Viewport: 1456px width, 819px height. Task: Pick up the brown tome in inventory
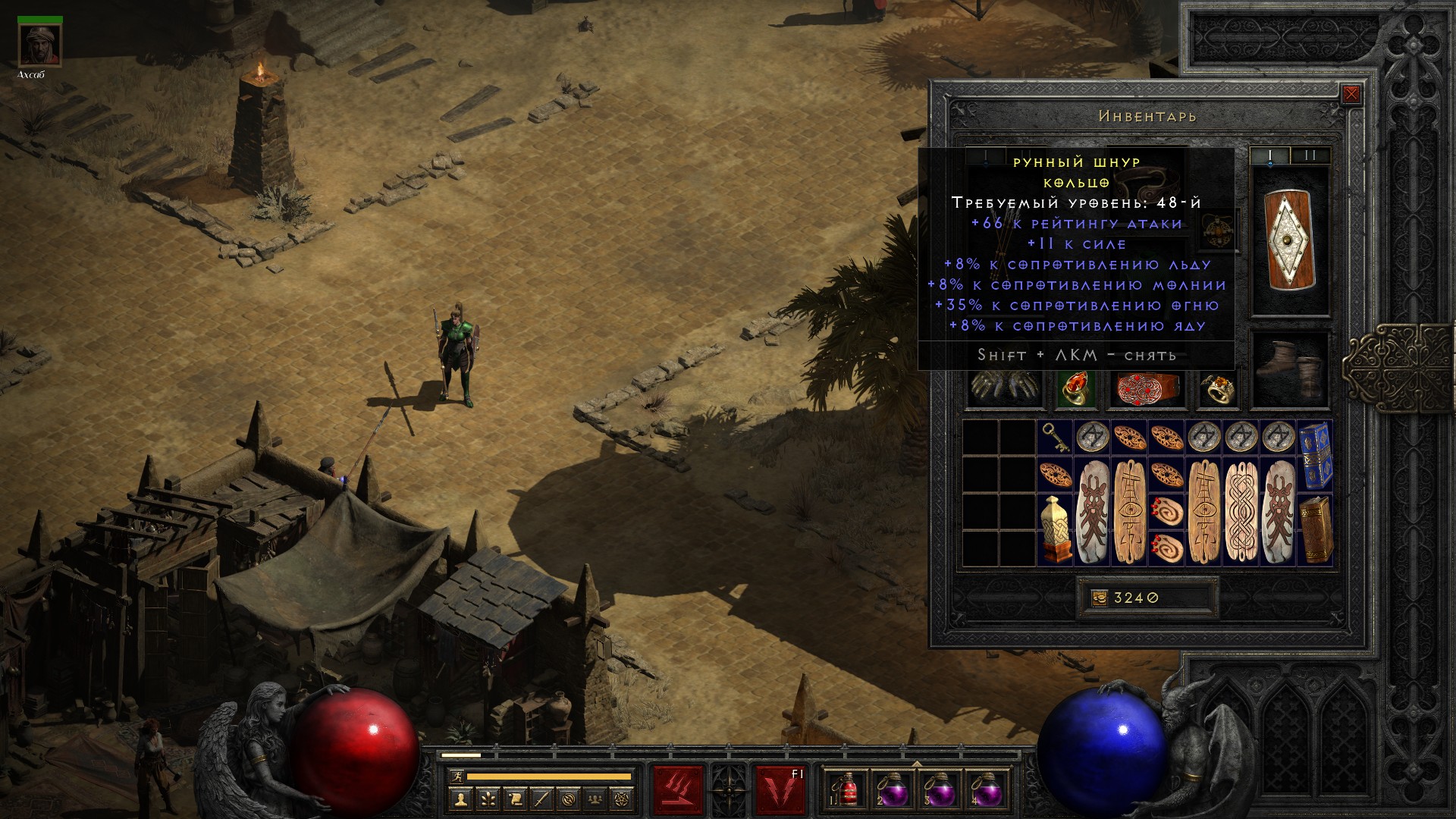coord(1315,529)
